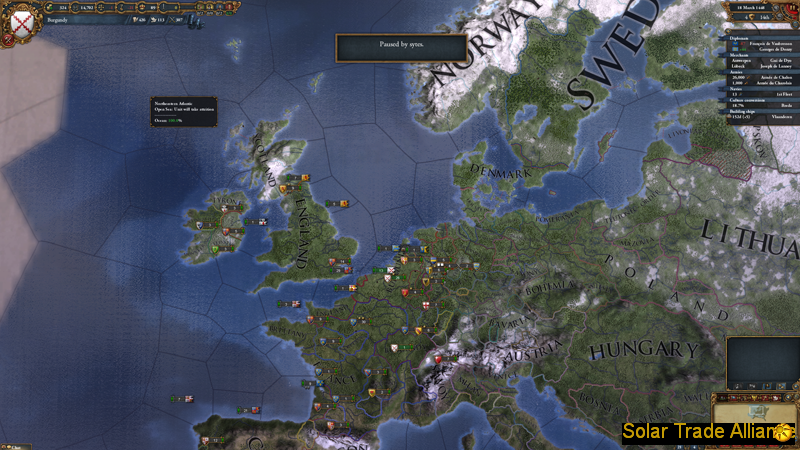
Task: Click the minimap of Europe
Action: 762,360
